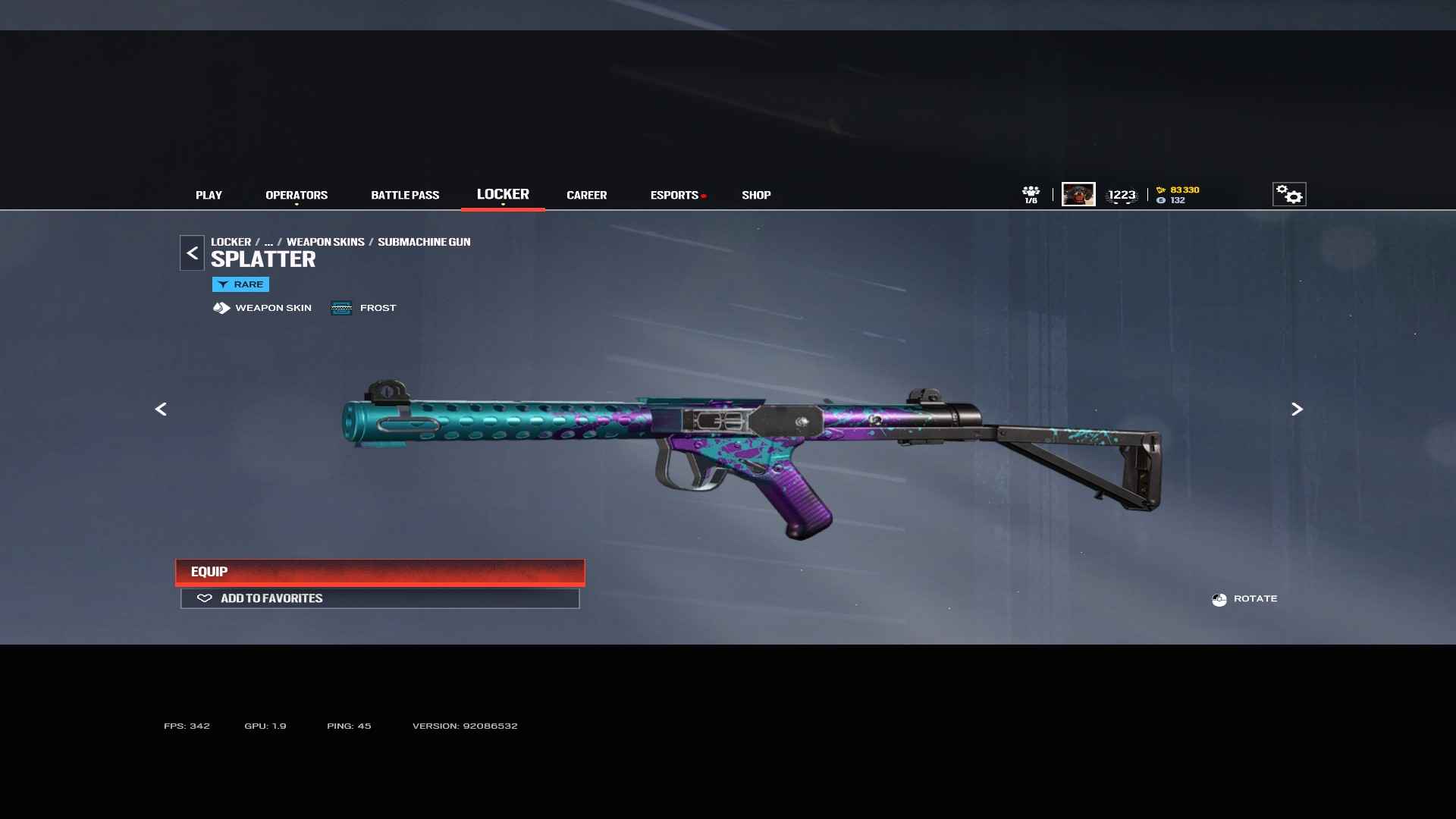Open the settings gear menu
The width and height of the screenshot is (1456, 819).
click(x=1288, y=195)
